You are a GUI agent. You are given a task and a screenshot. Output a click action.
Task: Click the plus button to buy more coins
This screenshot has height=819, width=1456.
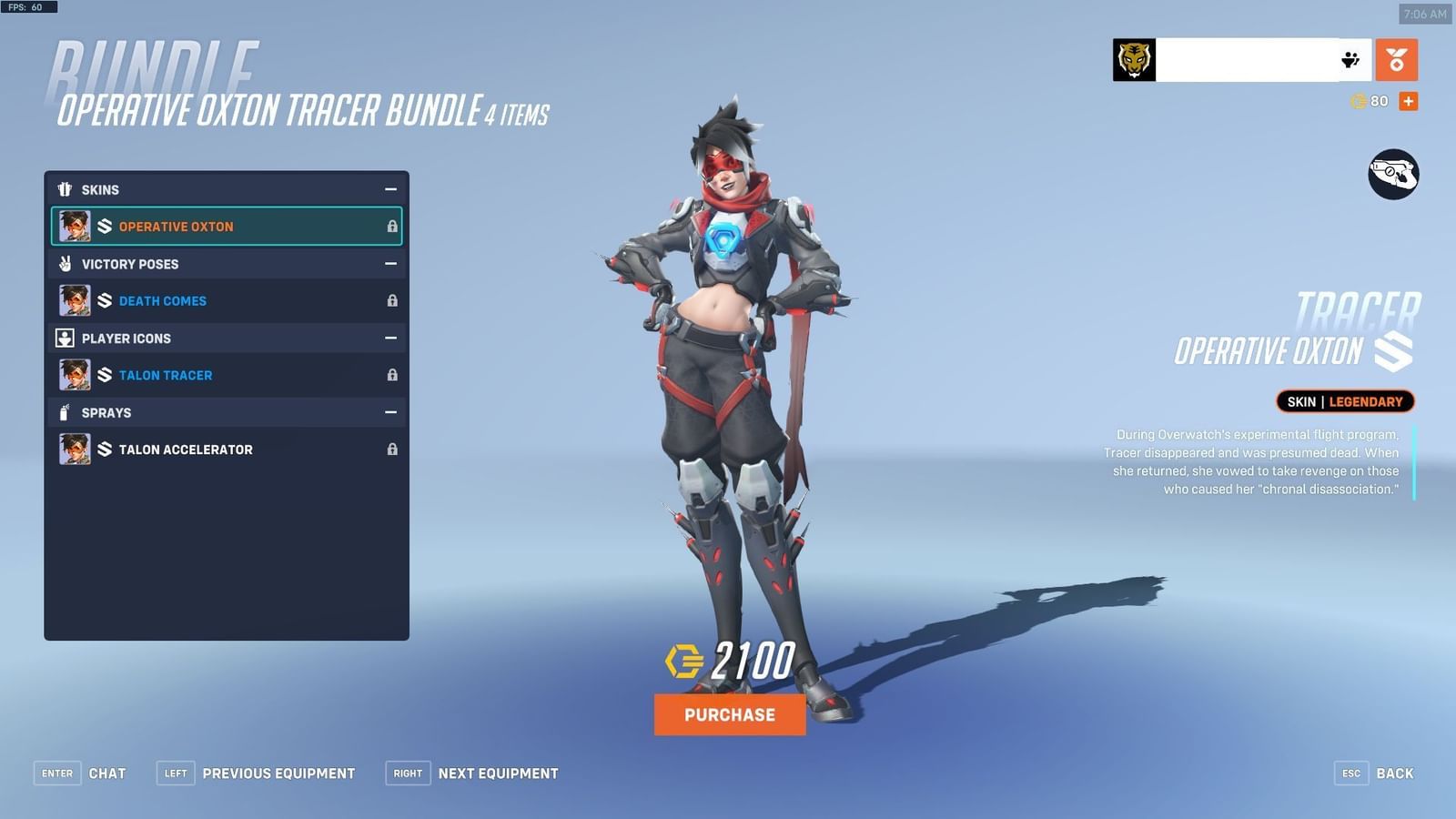click(x=1407, y=101)
